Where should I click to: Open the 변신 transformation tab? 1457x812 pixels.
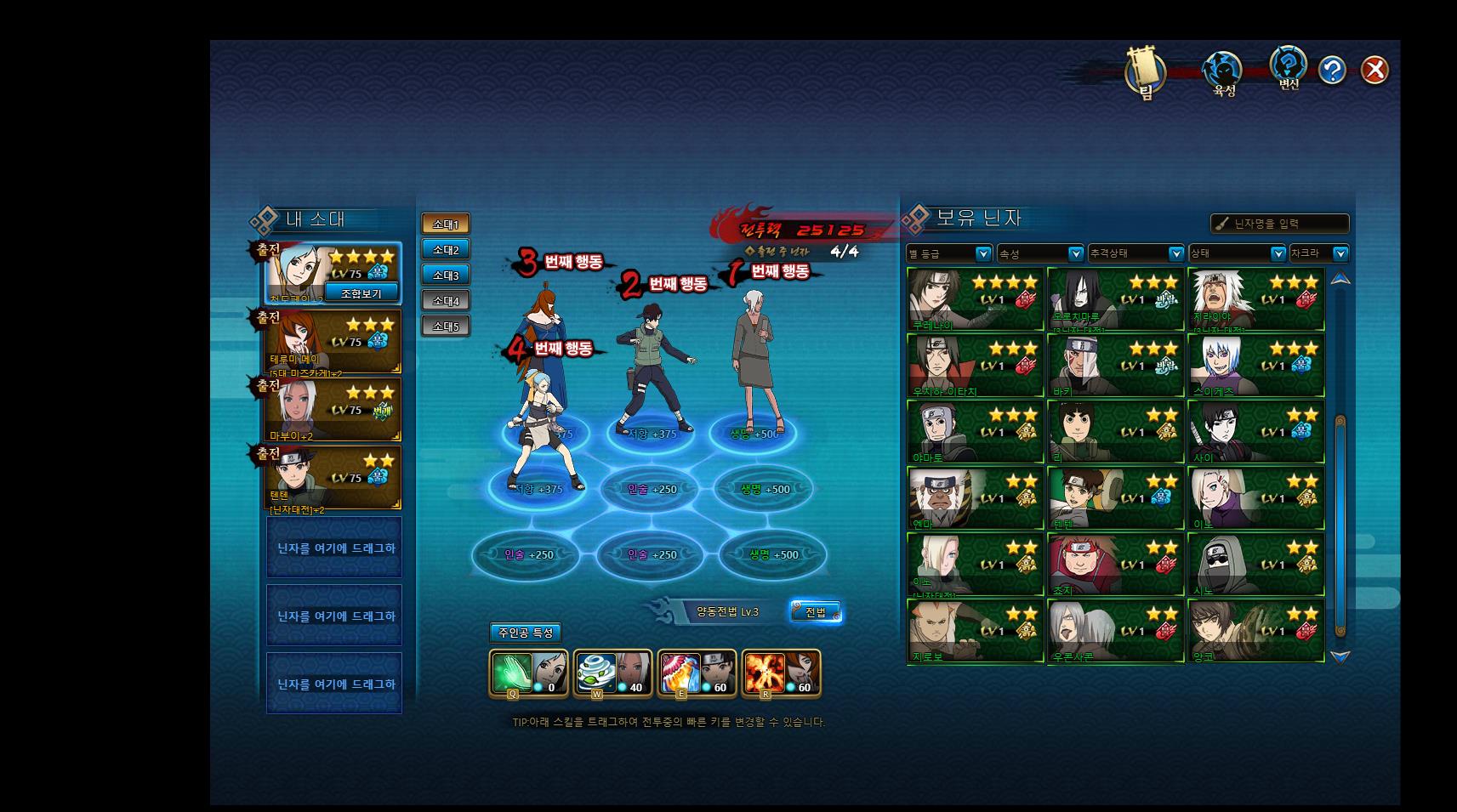1288,66
